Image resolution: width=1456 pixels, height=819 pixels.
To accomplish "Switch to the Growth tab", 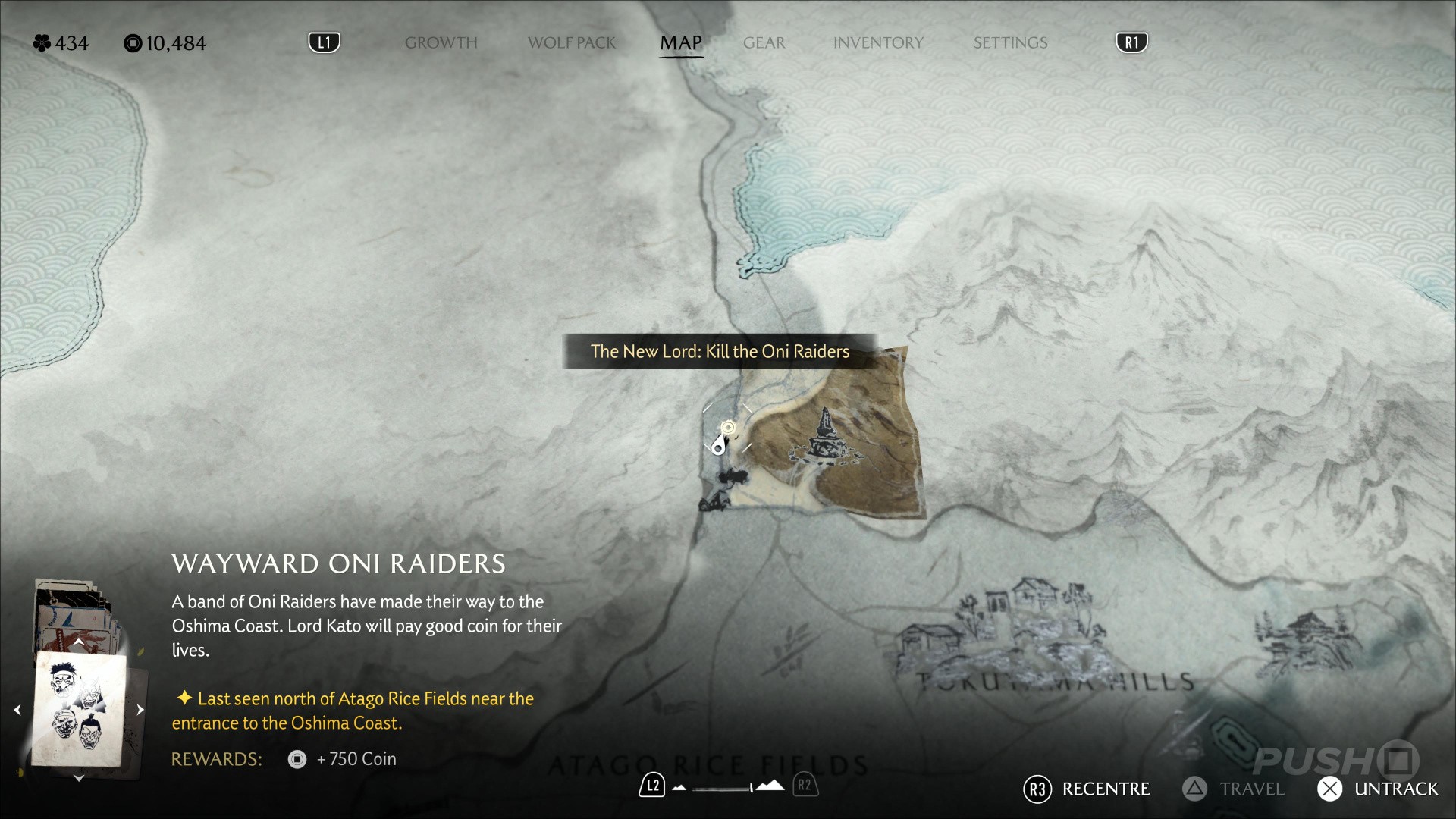I will [x=441, y=43].
